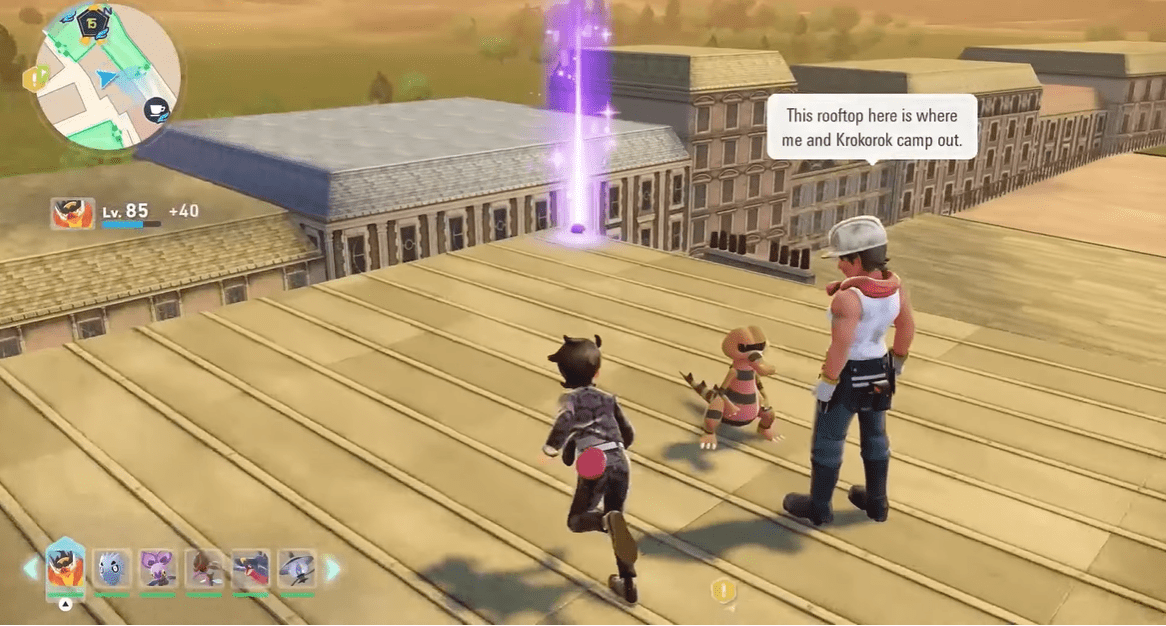
Task: Choose the Lampent party slot
Action: [x=296, y=569]
